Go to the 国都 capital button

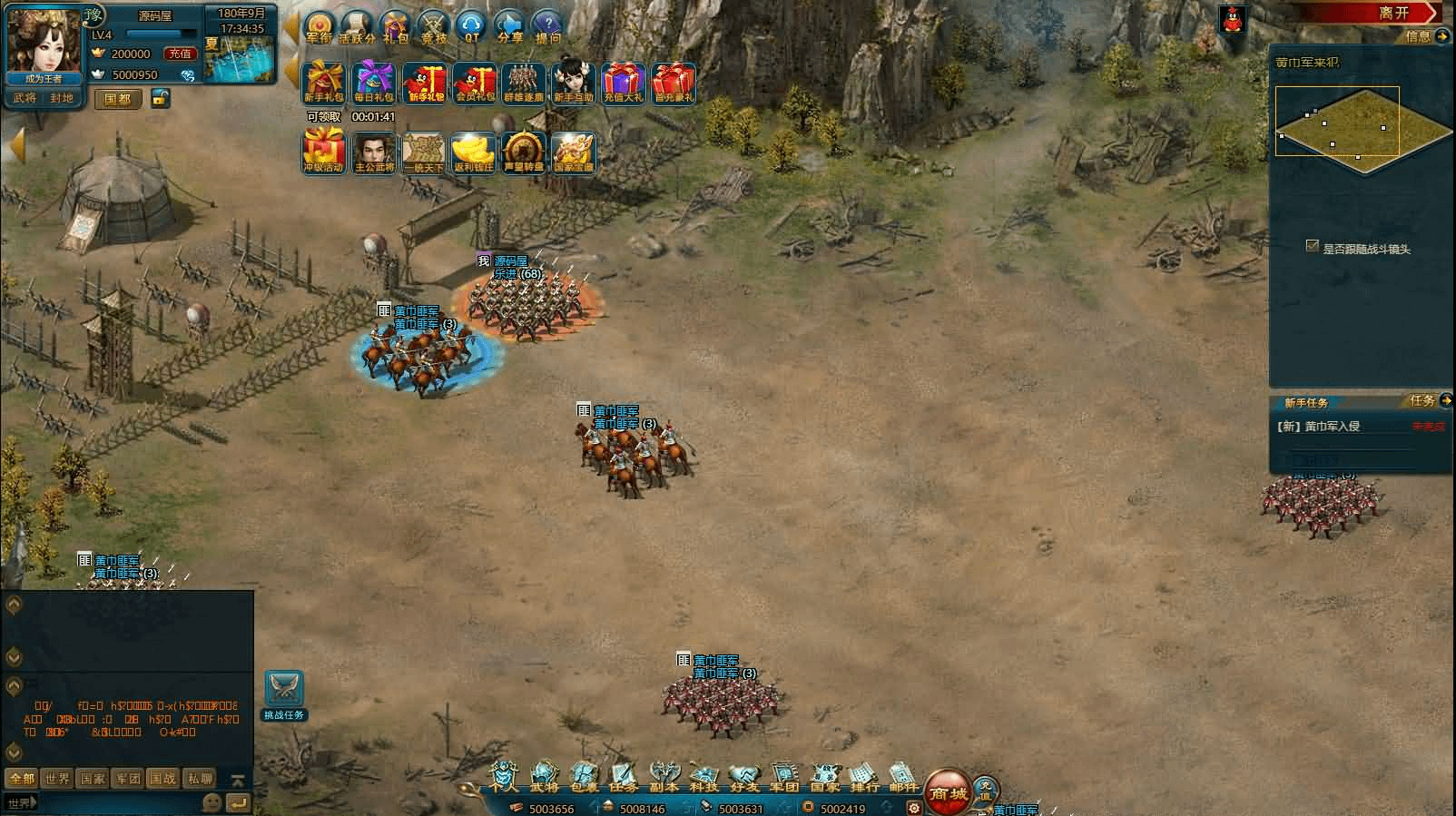(118, 98)
